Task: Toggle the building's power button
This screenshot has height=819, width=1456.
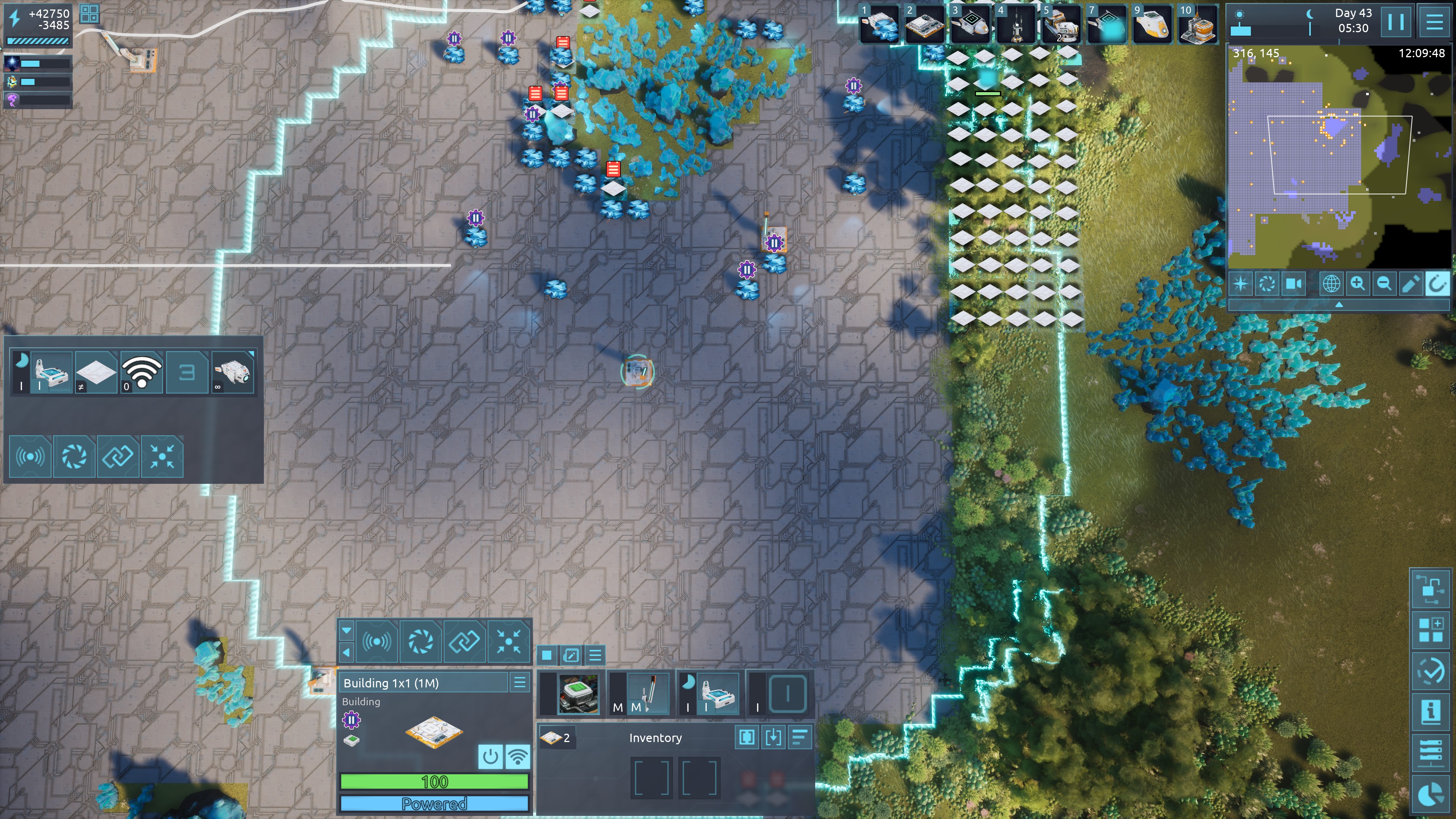Action: pos(490,756)
